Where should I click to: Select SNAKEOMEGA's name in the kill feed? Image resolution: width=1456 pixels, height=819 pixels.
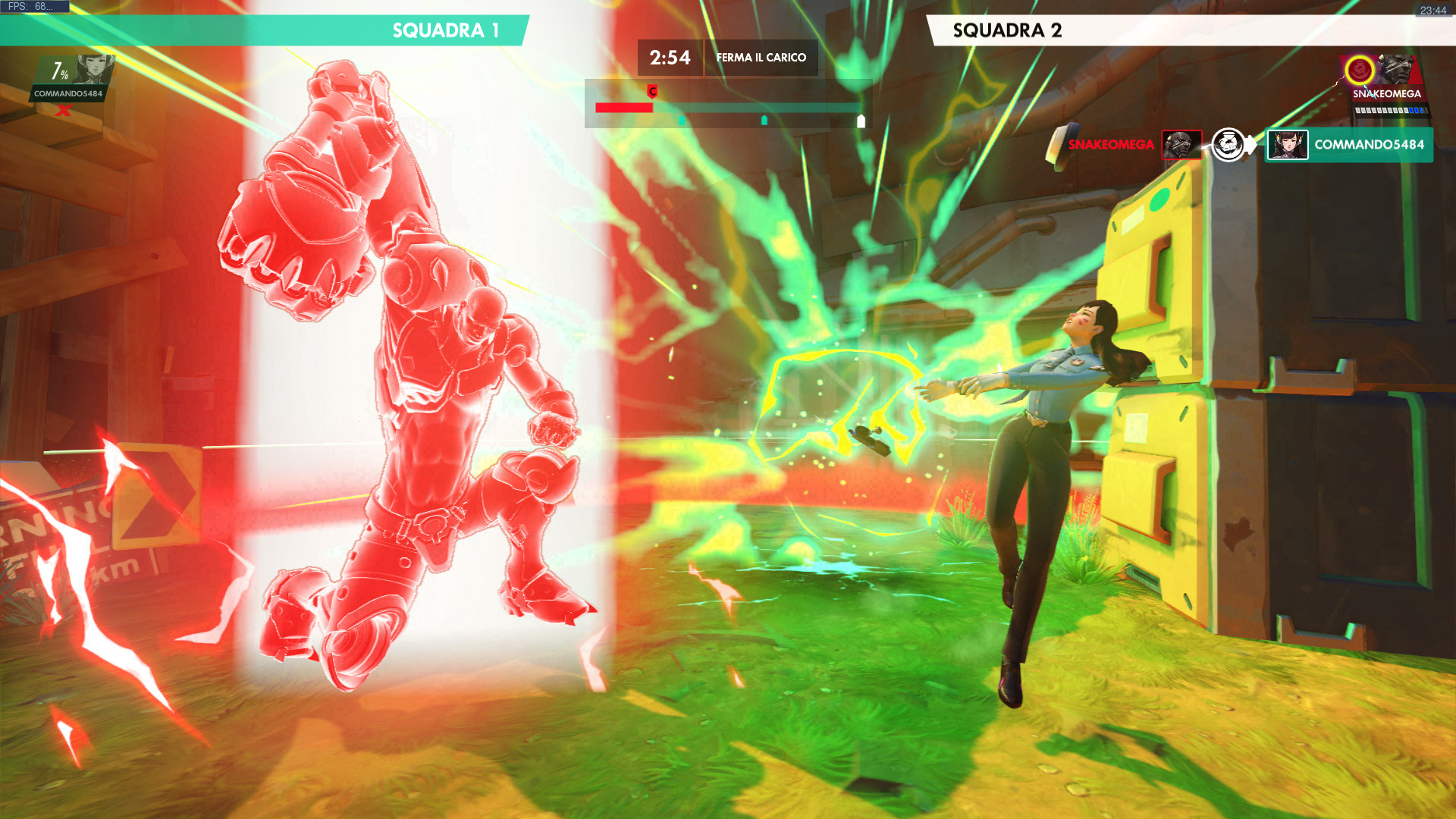[x=1110, y=145]
